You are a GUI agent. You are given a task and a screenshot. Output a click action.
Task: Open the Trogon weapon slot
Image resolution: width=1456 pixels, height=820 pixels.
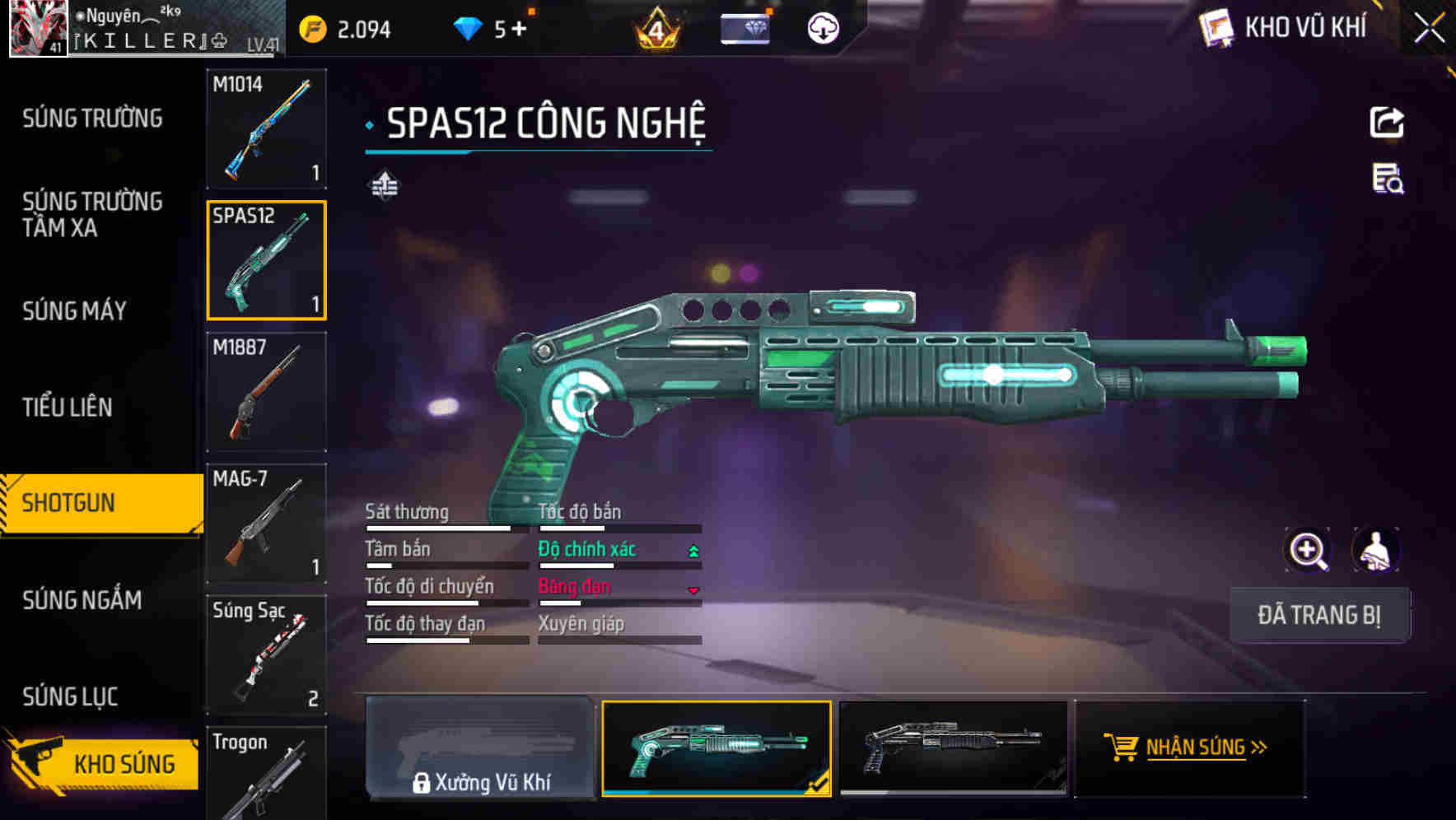(x=266, y=772)
